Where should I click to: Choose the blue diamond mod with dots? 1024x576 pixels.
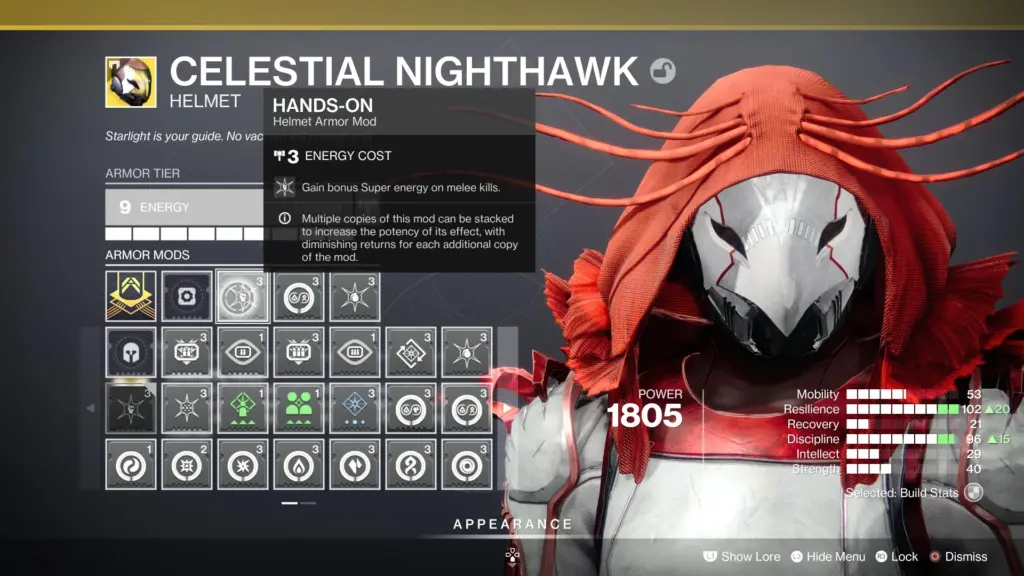tap(354, 408)
